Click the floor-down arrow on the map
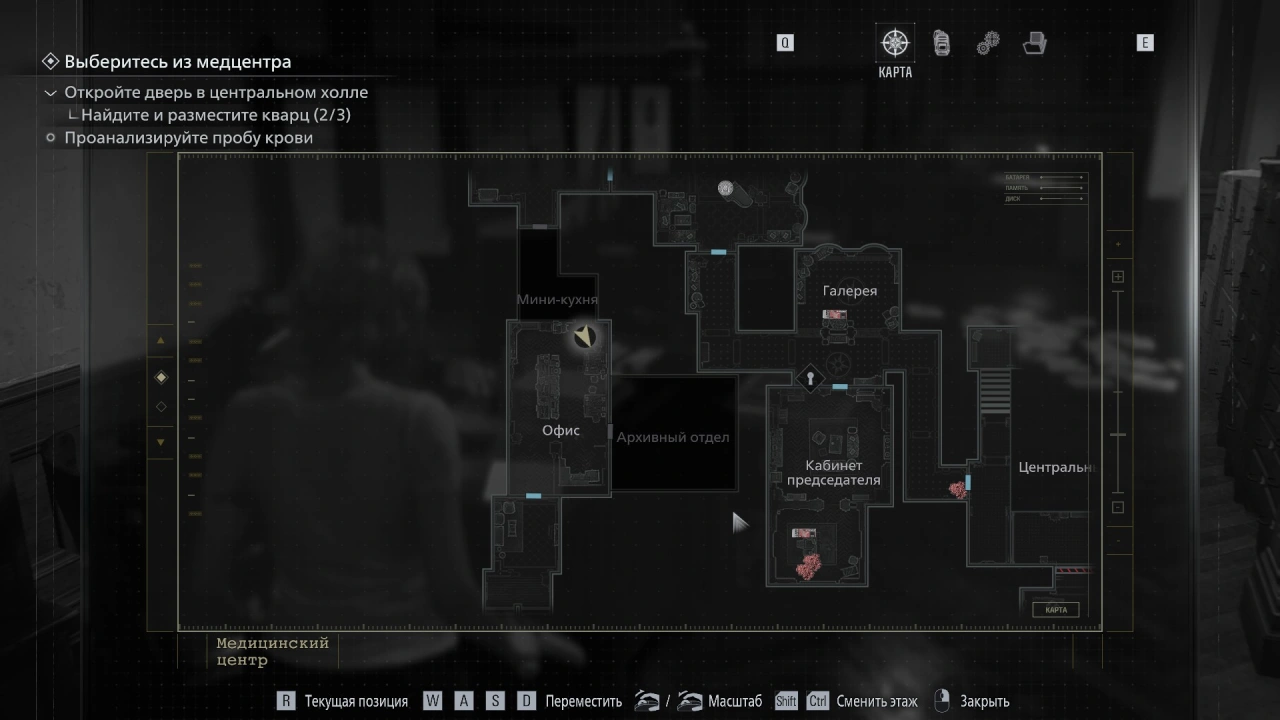This screenshot has height=720, width=1280. (161, 442)
